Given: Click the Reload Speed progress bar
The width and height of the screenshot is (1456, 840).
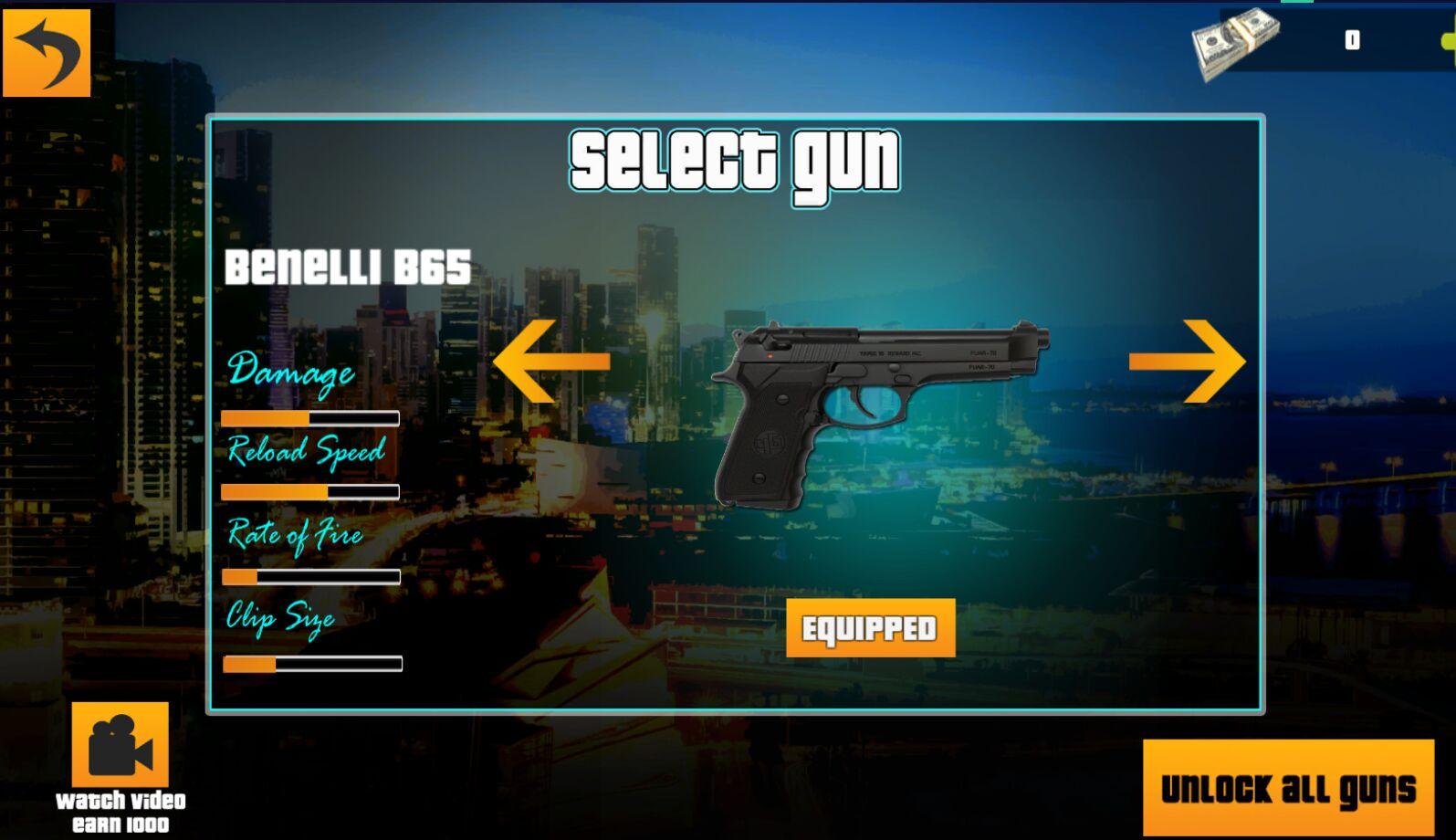Looking at the screenshot, I should [x=309, y=493].
